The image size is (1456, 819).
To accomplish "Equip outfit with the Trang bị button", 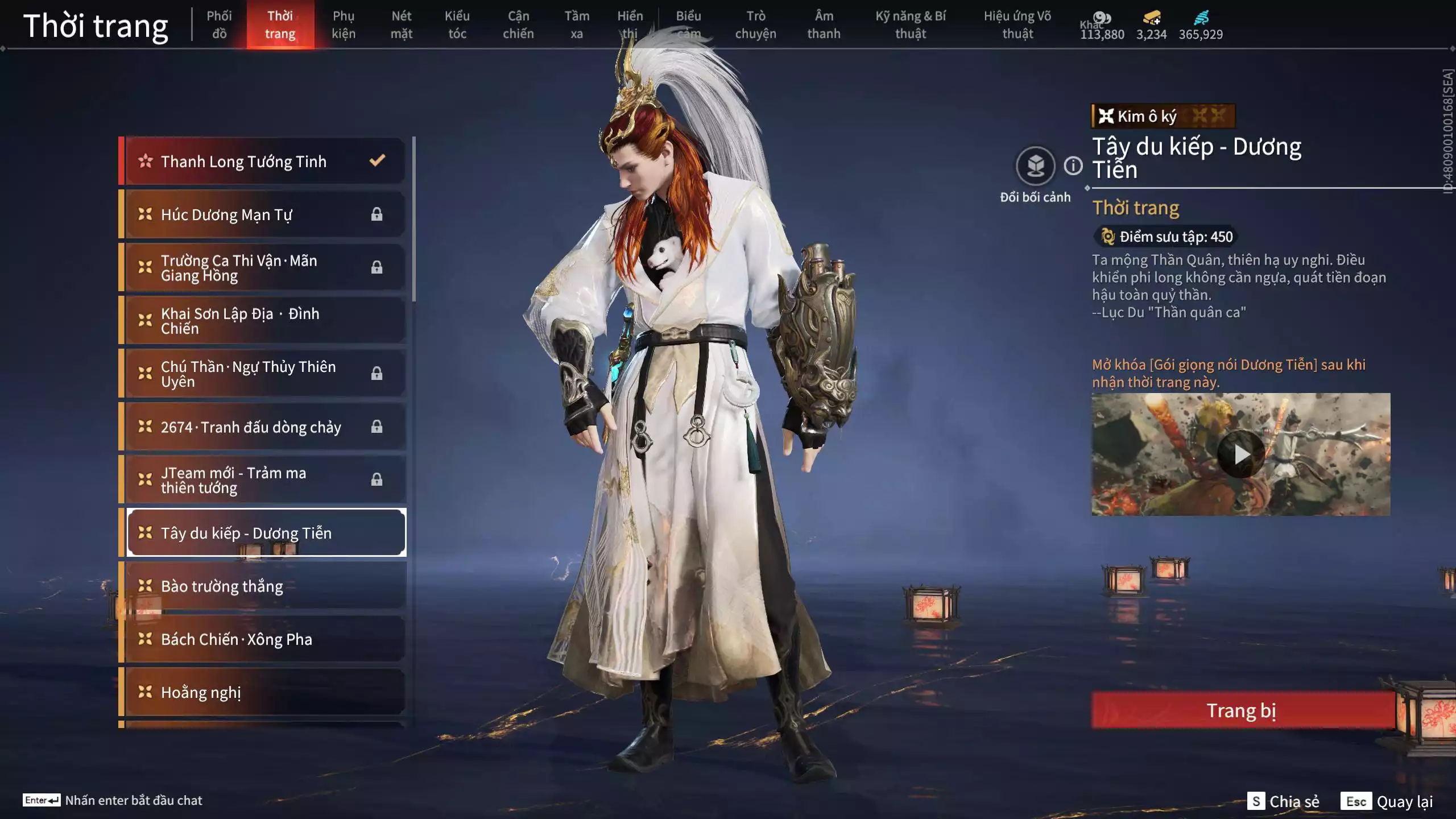I will point(1242,710).
